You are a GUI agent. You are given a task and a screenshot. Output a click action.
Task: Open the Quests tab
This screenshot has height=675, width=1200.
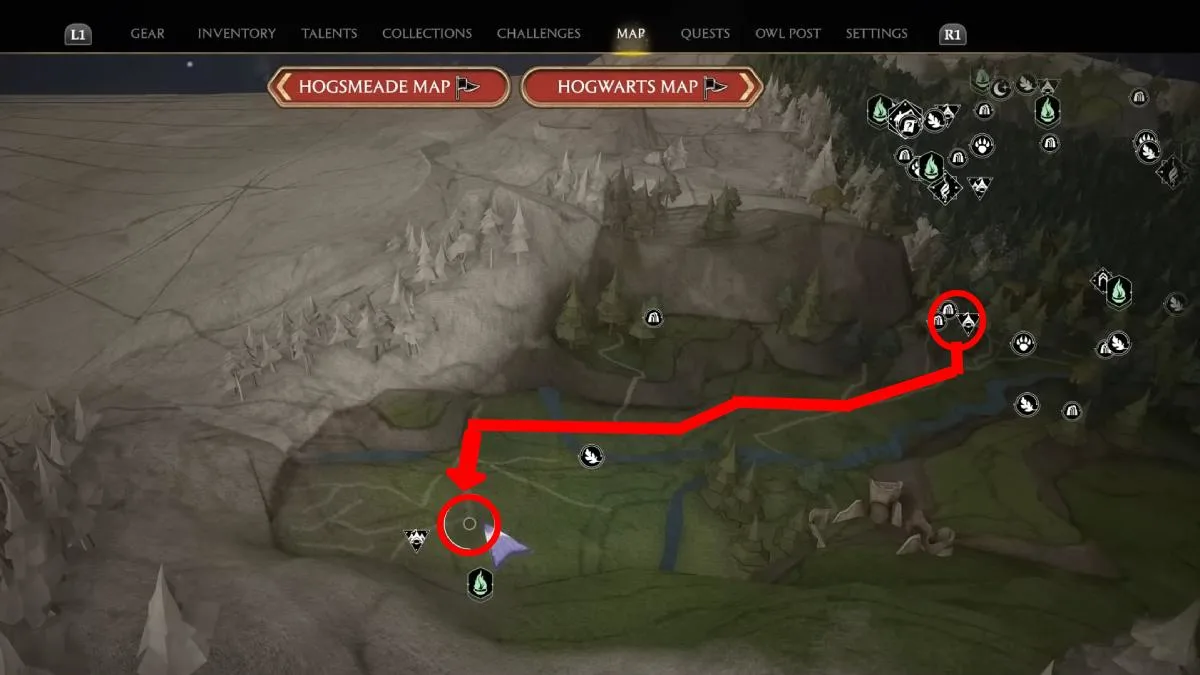705,33
